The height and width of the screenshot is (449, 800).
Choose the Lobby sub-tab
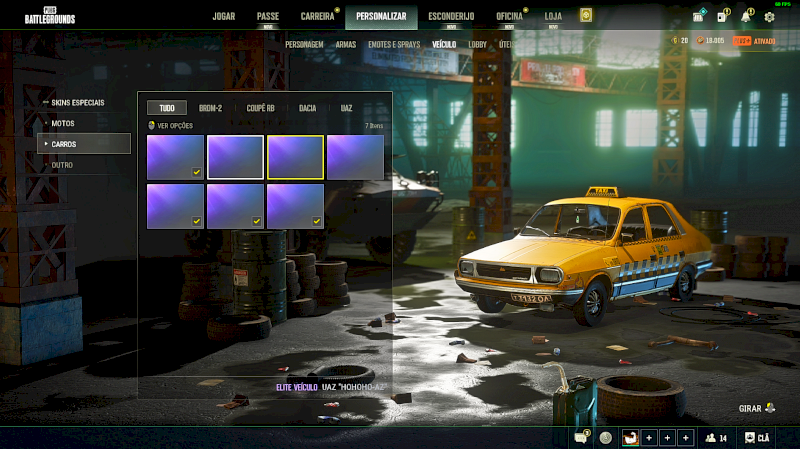click(478, 45)
